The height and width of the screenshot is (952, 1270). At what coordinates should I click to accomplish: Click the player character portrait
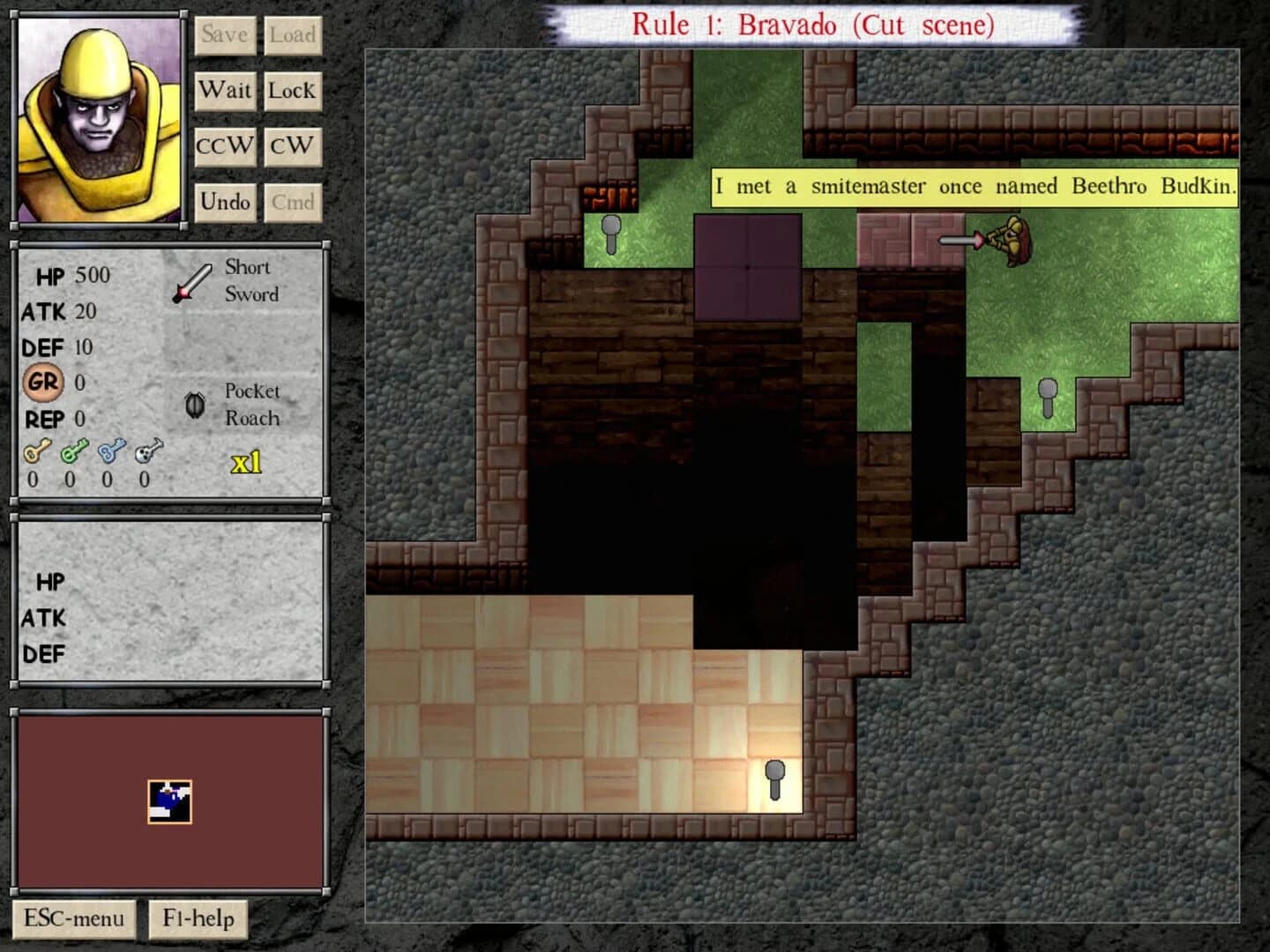pyautogui.click(x=97, y=119)
